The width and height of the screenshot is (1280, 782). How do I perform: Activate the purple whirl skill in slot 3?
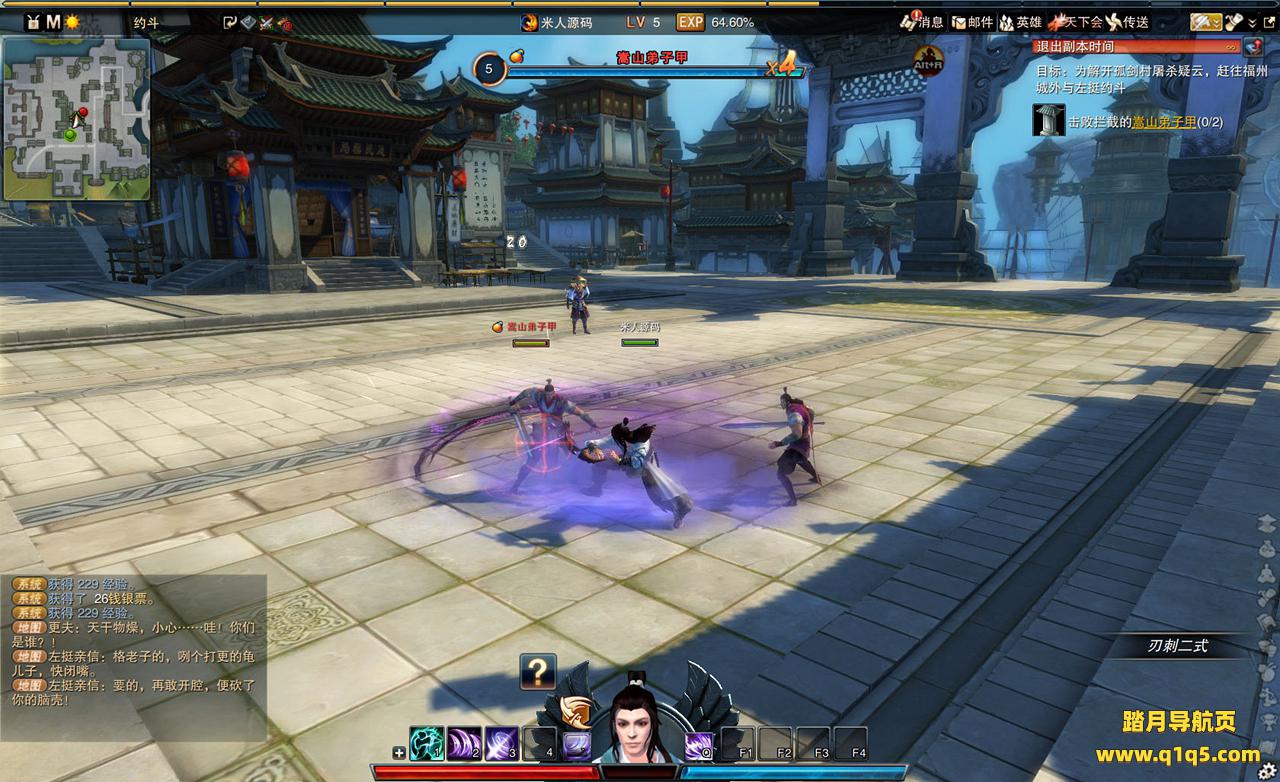[x=501, y=744]
